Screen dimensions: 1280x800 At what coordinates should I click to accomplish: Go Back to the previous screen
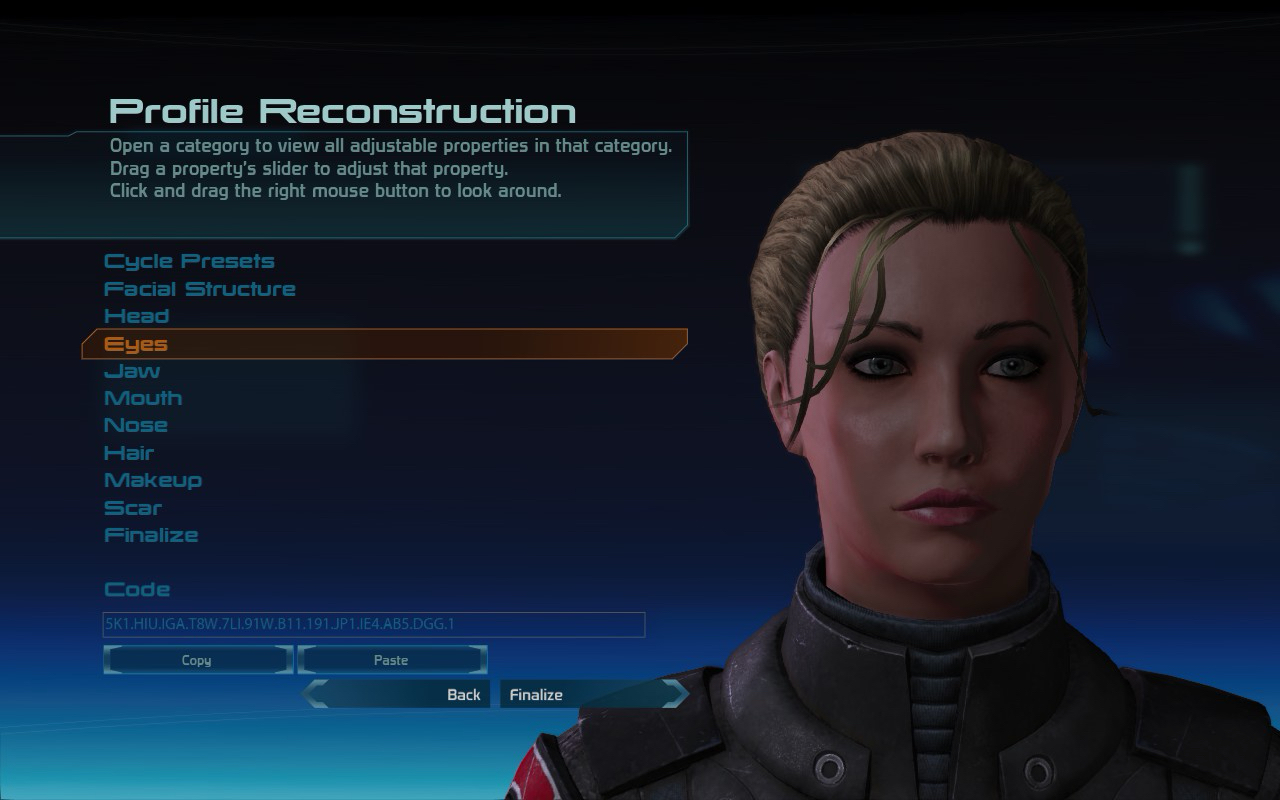[x=400, y=694]
